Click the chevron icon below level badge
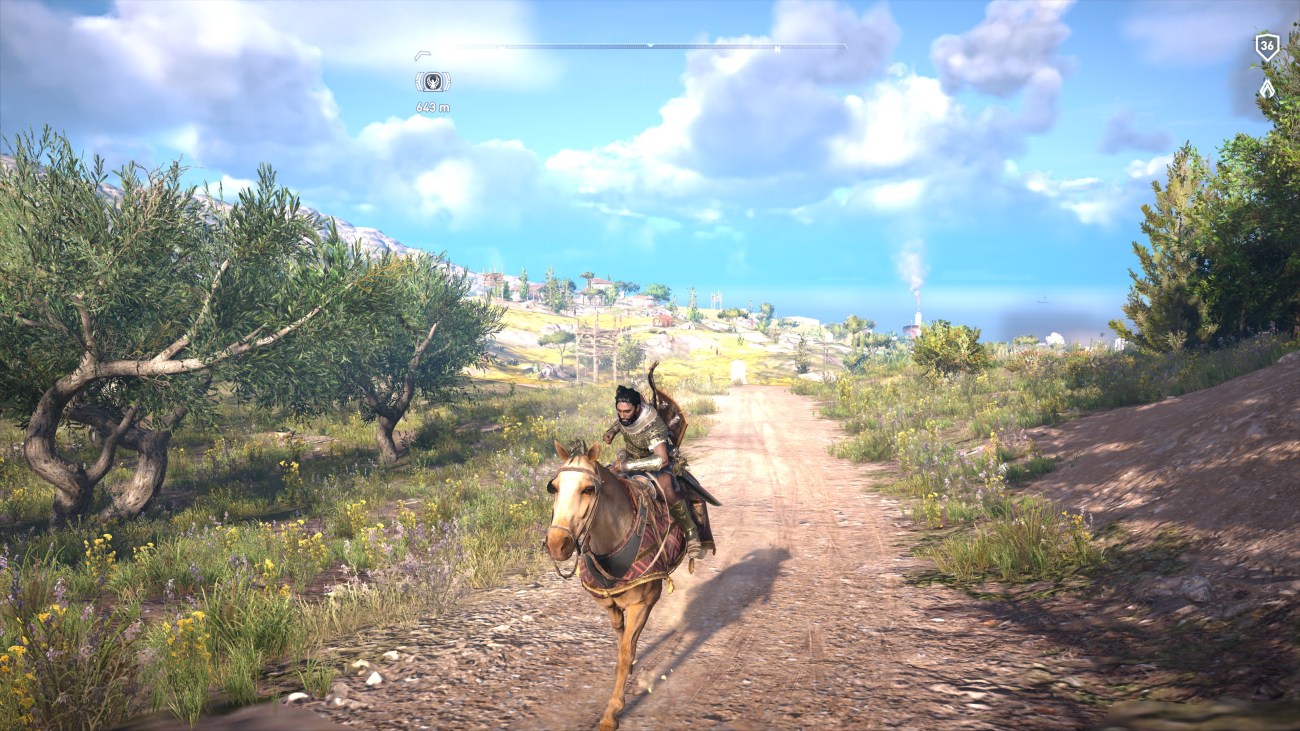This screenshot has width=1300, height=731. (x=1266, y=88)
